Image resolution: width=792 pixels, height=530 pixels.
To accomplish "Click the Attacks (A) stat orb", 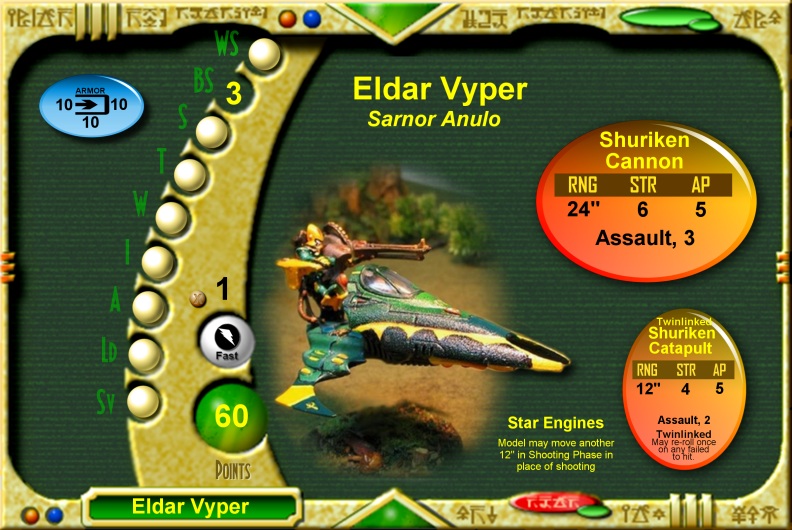I will click(x=149, y=306).
